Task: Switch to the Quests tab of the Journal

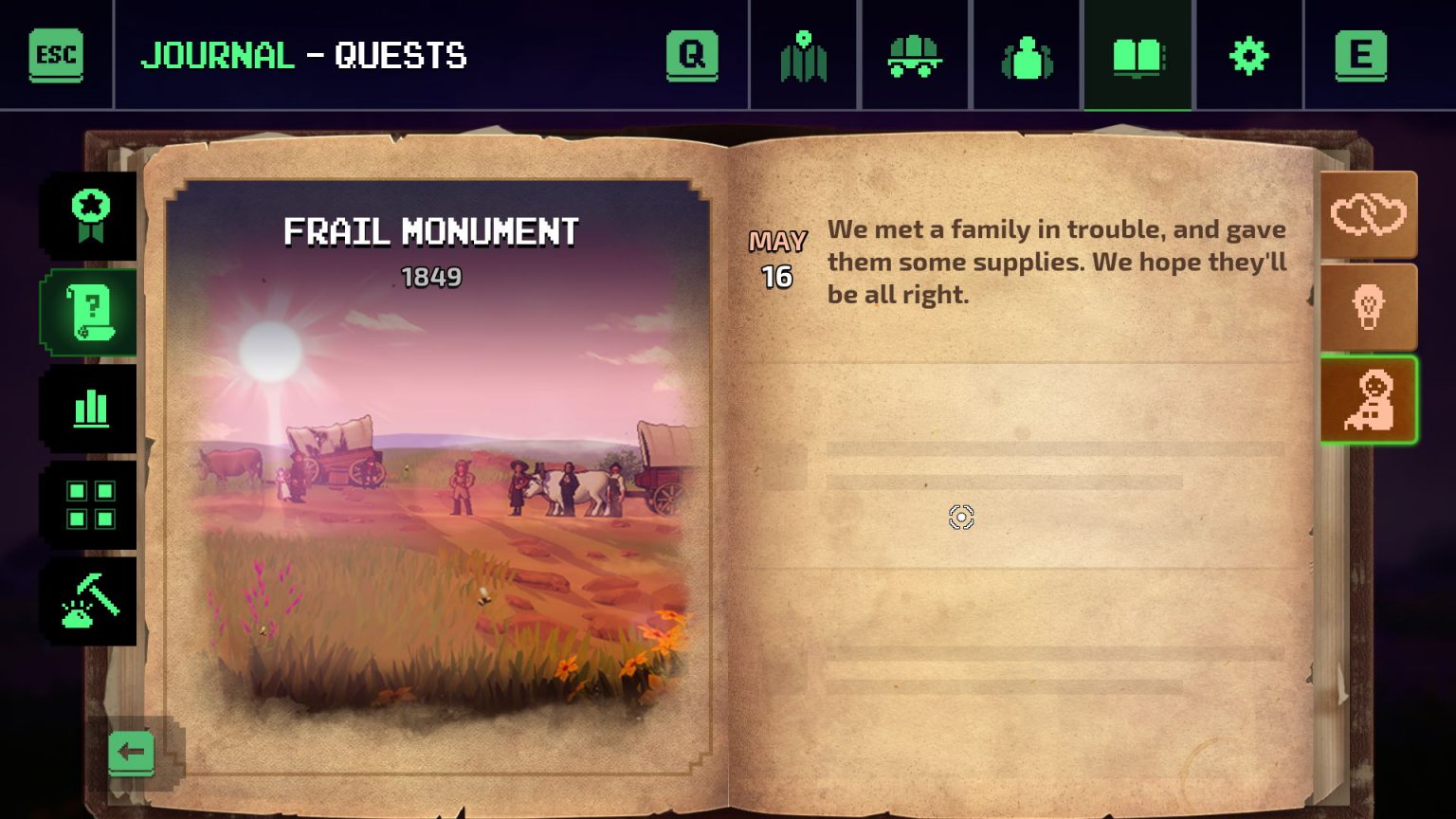Action: point(90,313)
